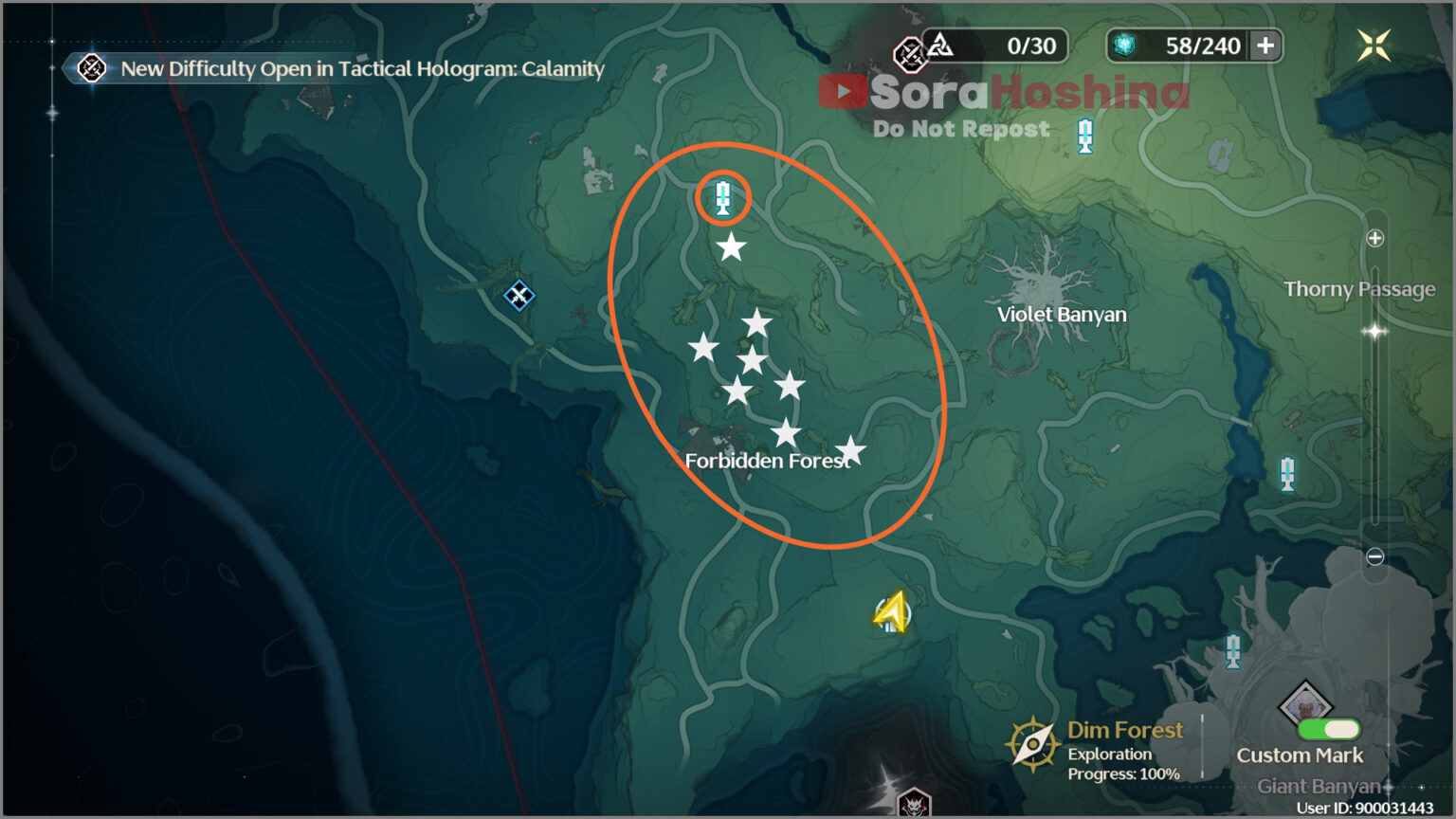The width and height of the screenshot is (1456, 819).
Task: Select the orange-circled Resonance Beacon
Action: coord(723,198)
